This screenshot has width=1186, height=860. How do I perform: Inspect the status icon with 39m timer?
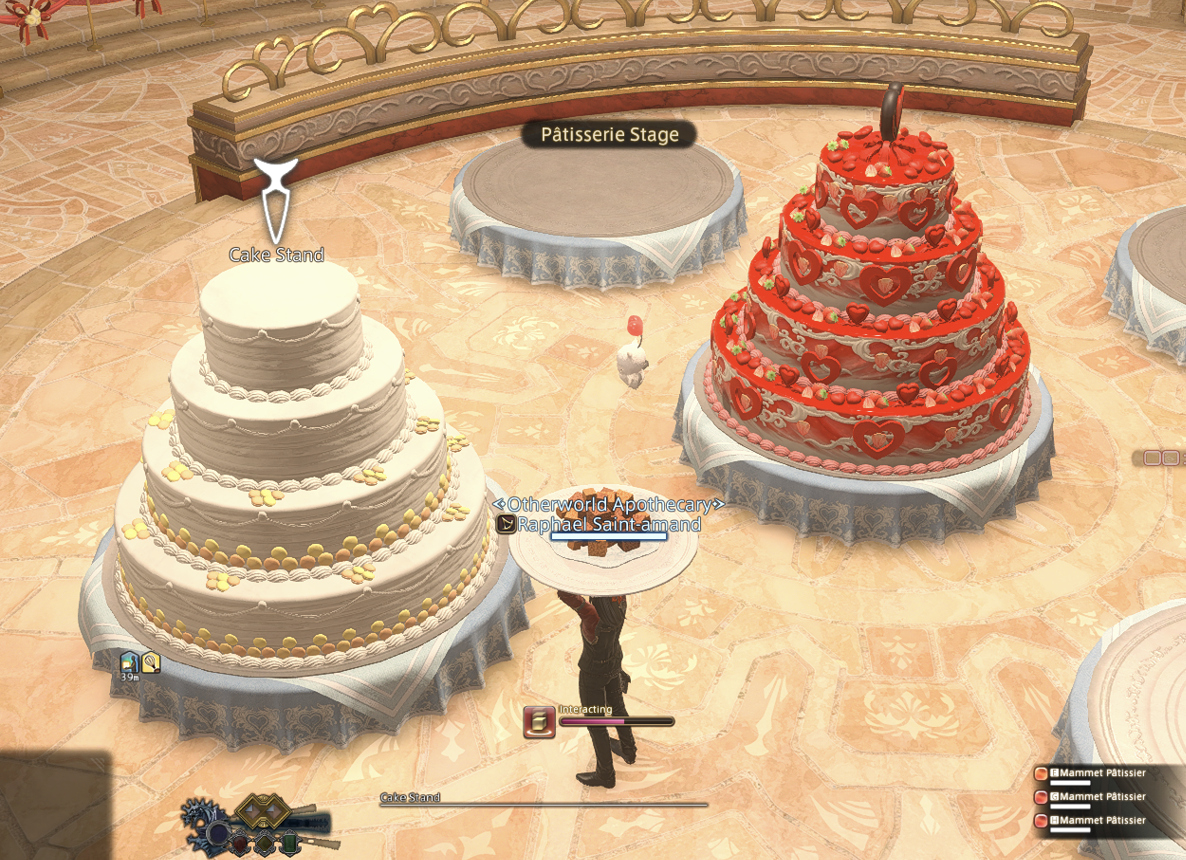(130, 662)
